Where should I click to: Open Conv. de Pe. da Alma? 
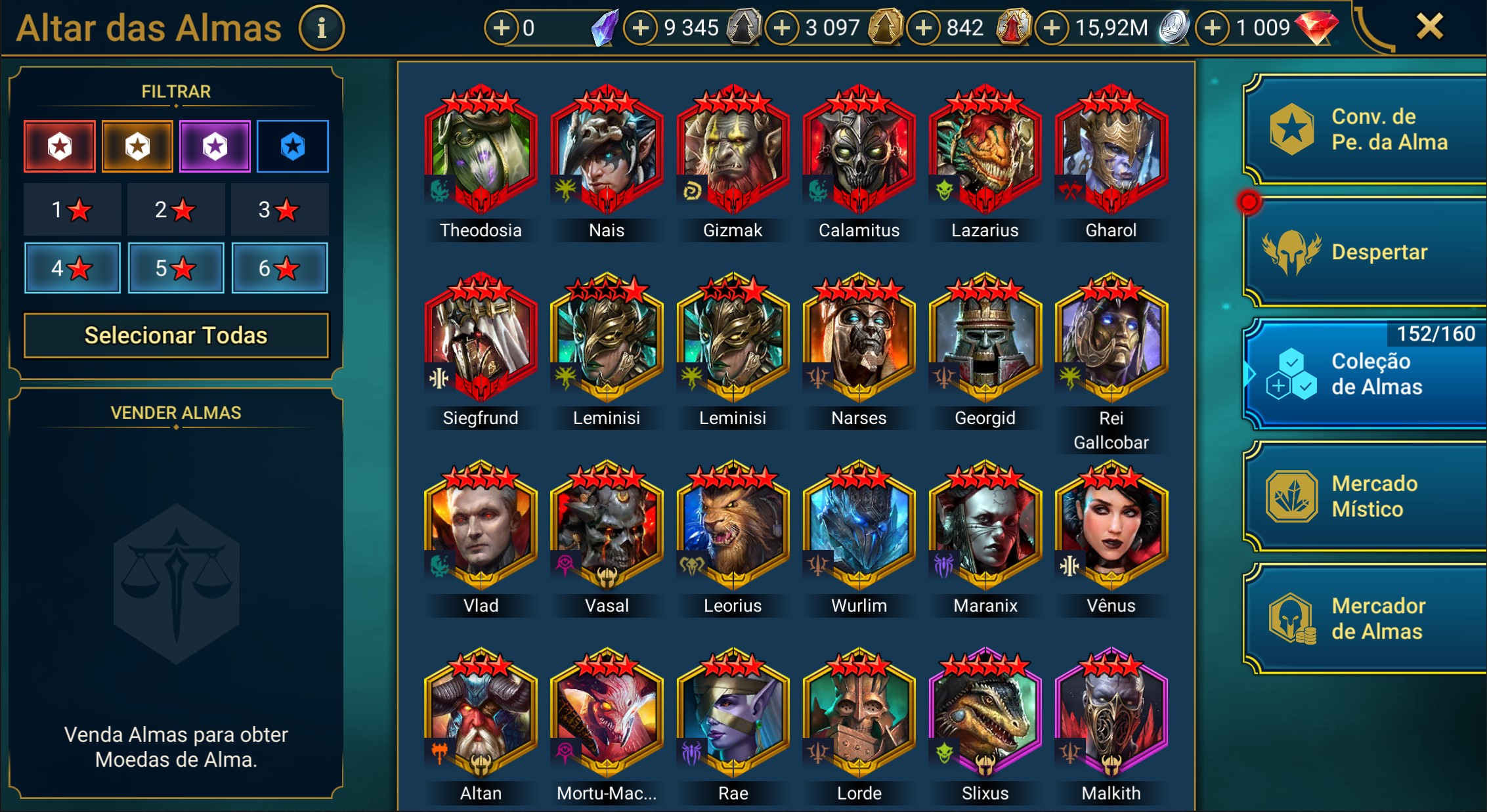pos(1366,129)
